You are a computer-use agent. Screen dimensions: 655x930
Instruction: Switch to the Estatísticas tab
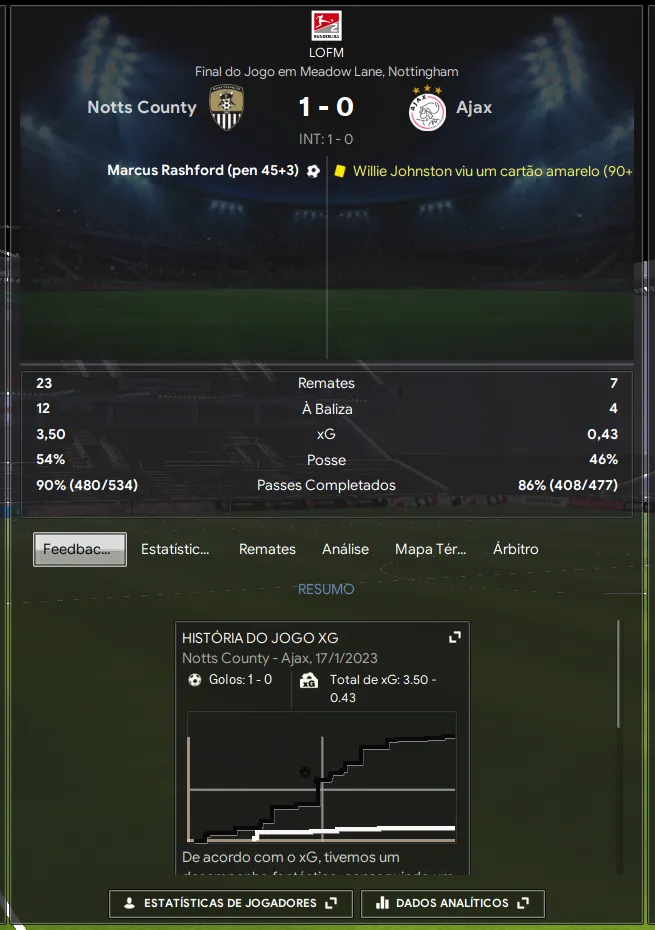[x=175, y=549]
